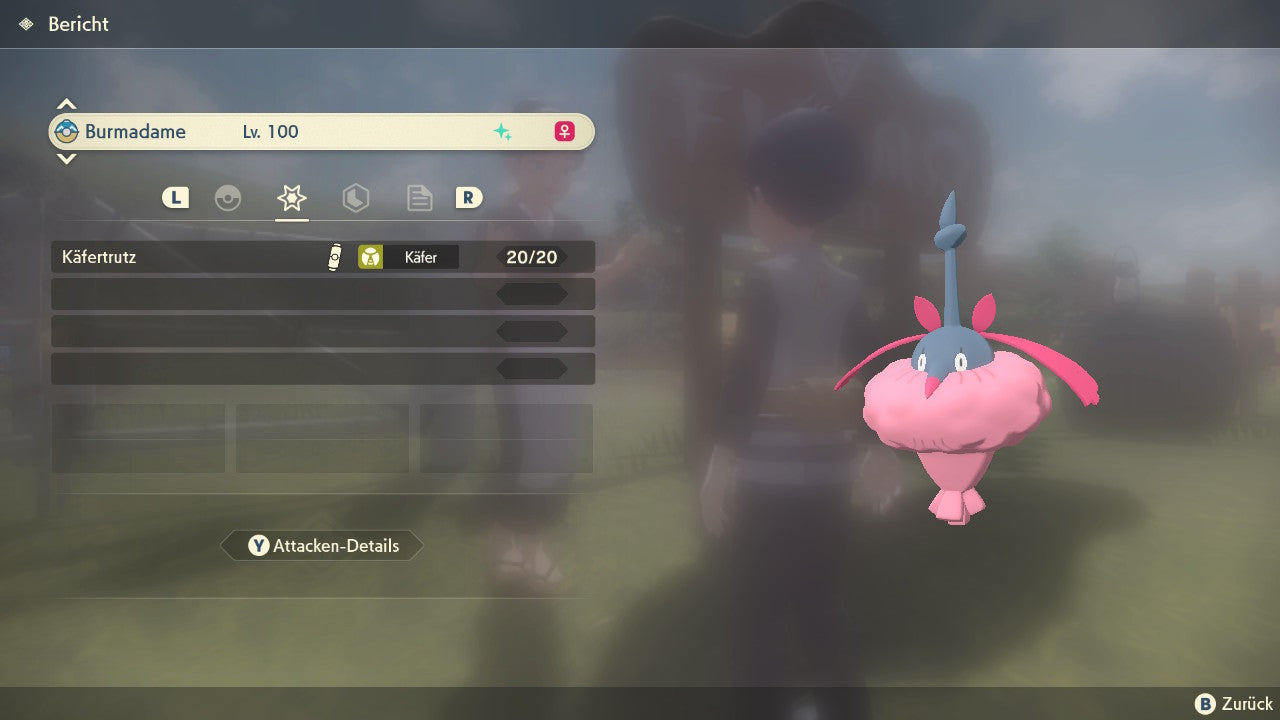Open the notes document tab
This screenshot has height=720, width=1280.
(x=419, y=198)
